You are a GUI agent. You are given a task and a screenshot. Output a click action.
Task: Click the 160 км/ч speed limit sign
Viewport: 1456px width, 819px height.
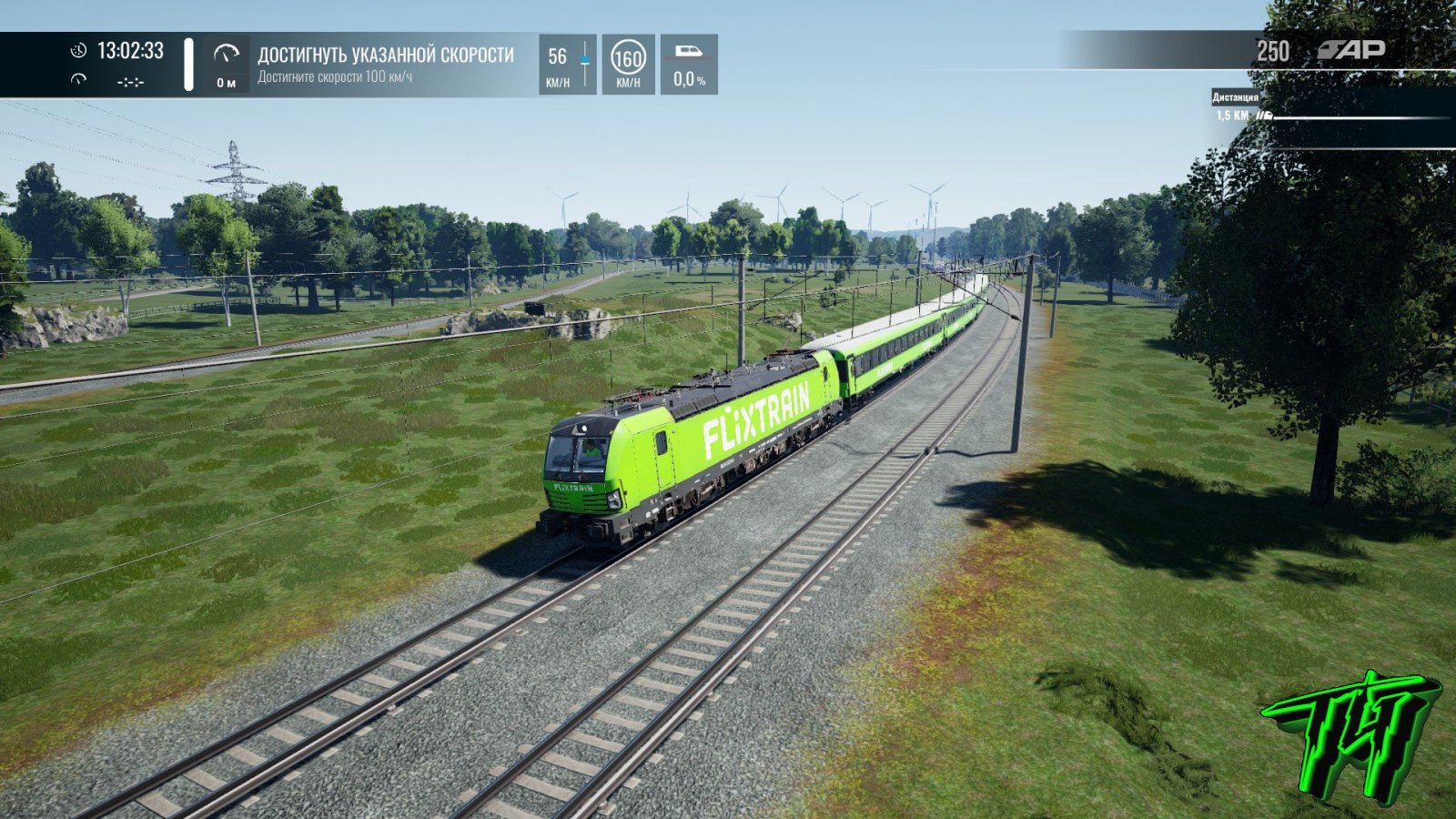tap(627, 60)
